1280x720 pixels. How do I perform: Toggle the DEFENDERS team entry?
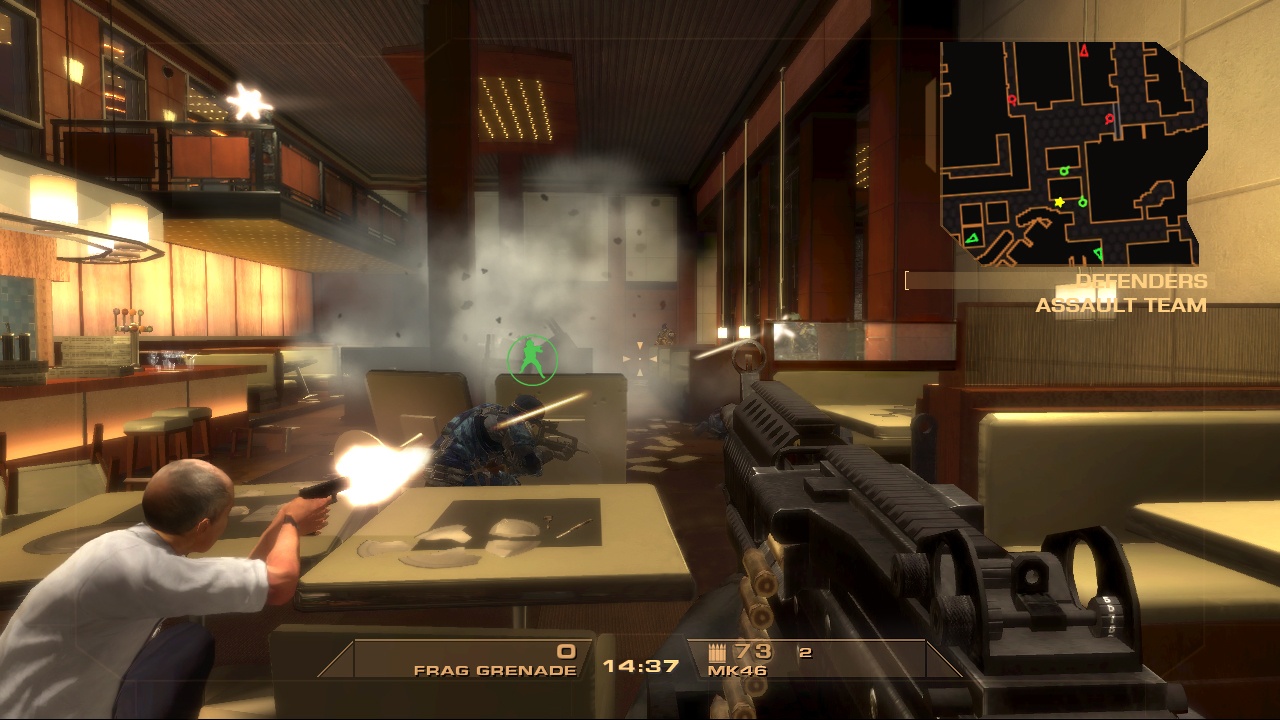[1140, 281]
